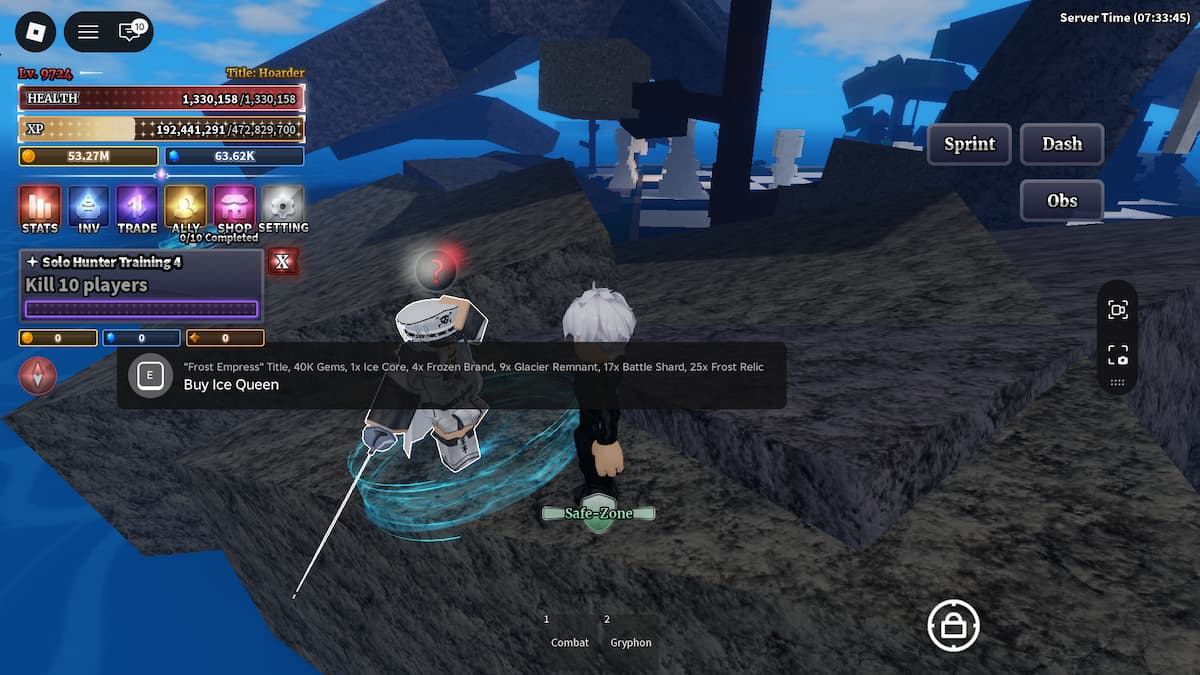
Task: Activate the Dash button
Action: [1062, 144]
